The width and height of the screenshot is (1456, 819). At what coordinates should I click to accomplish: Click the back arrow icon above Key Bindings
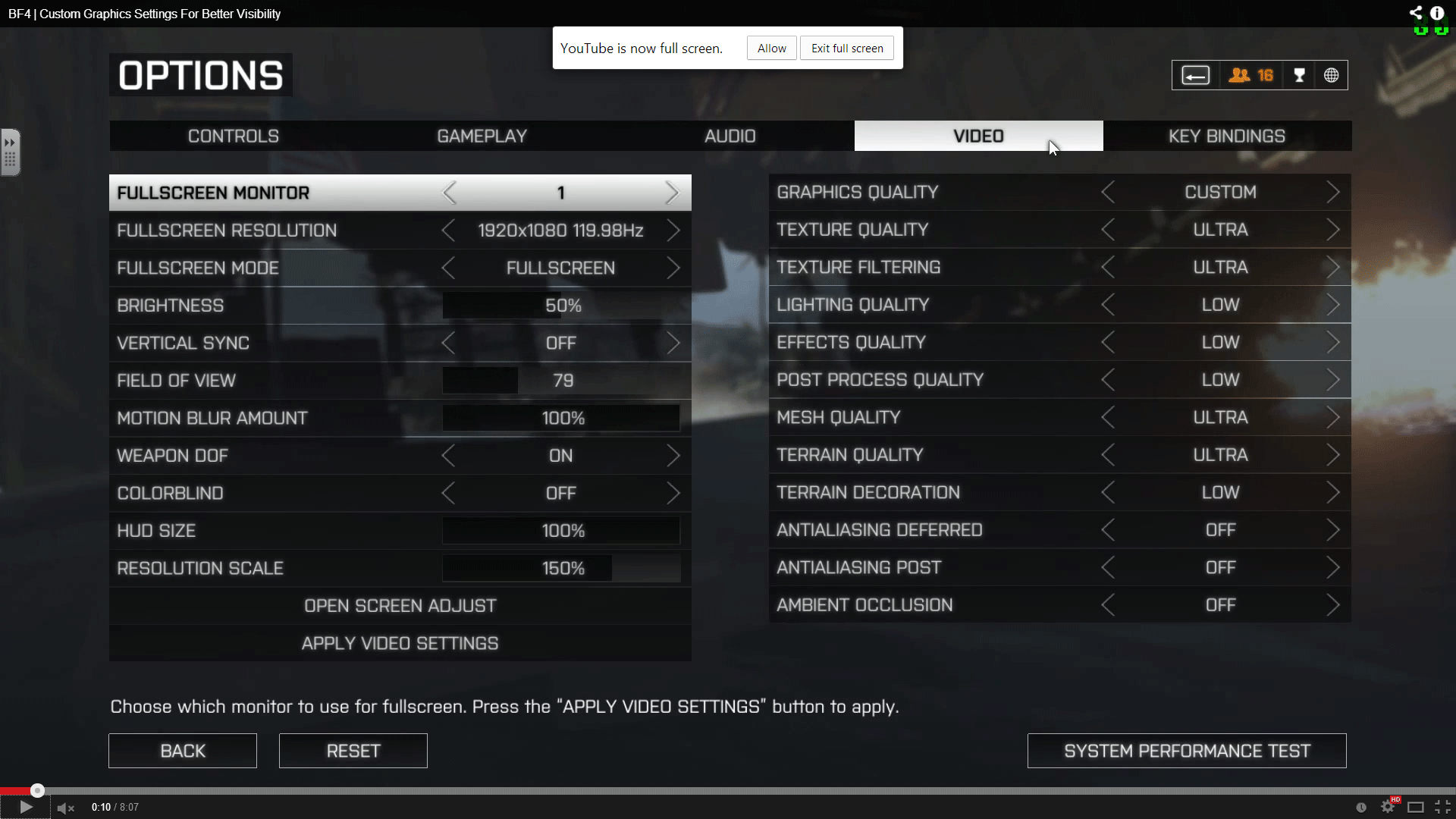(1195, 75)
